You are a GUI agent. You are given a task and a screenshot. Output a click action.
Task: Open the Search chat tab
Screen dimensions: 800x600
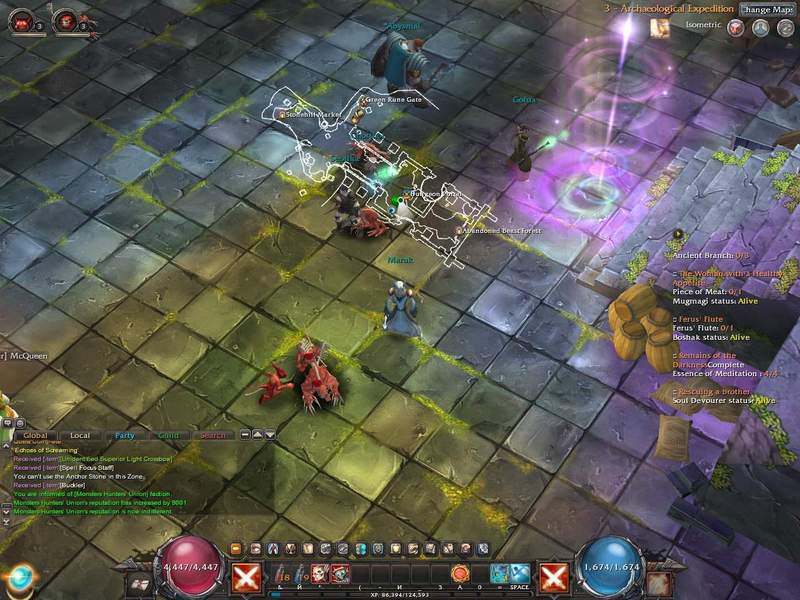click(212, 435)
